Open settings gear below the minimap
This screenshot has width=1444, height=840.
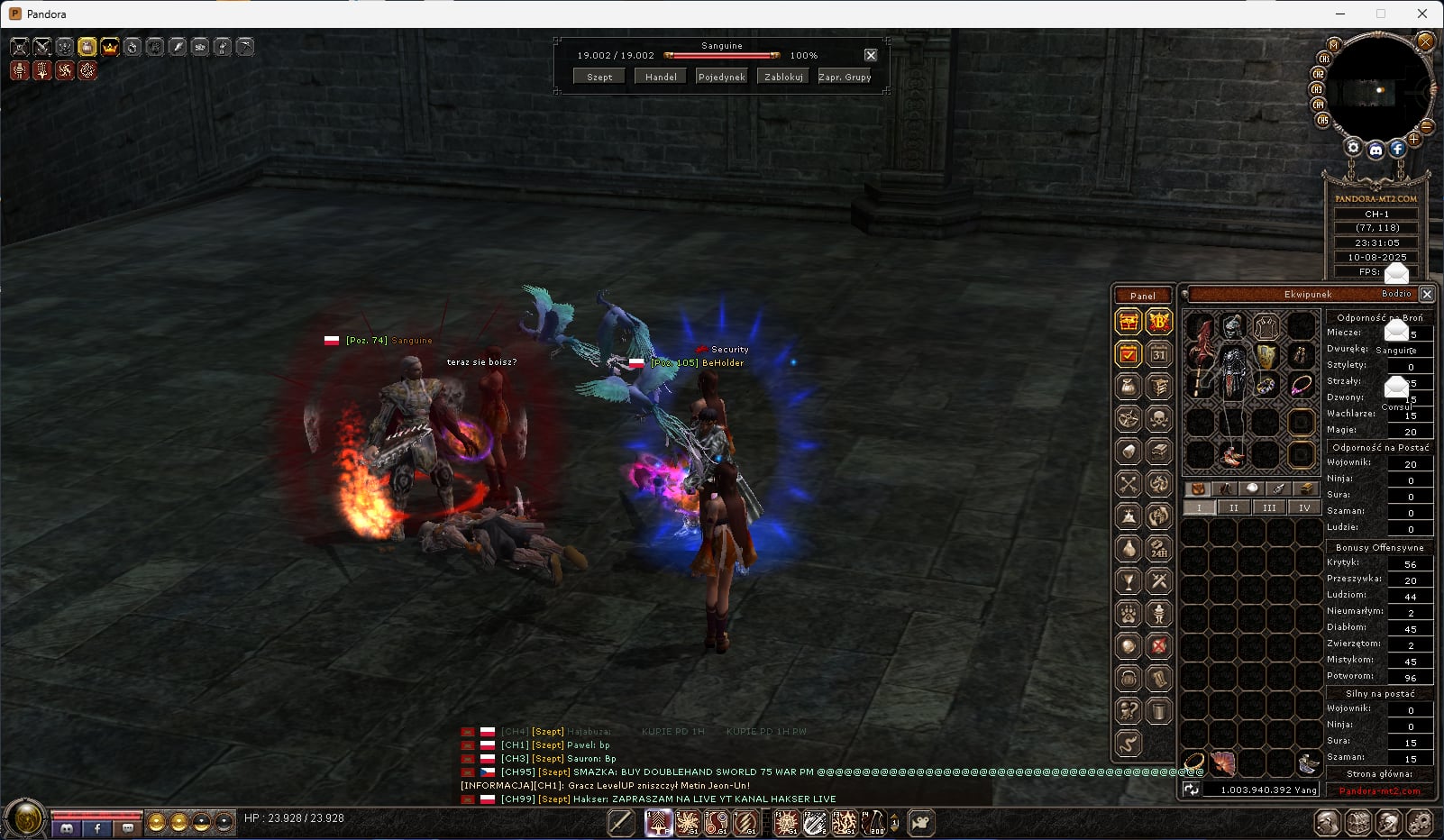[1353, 147]
